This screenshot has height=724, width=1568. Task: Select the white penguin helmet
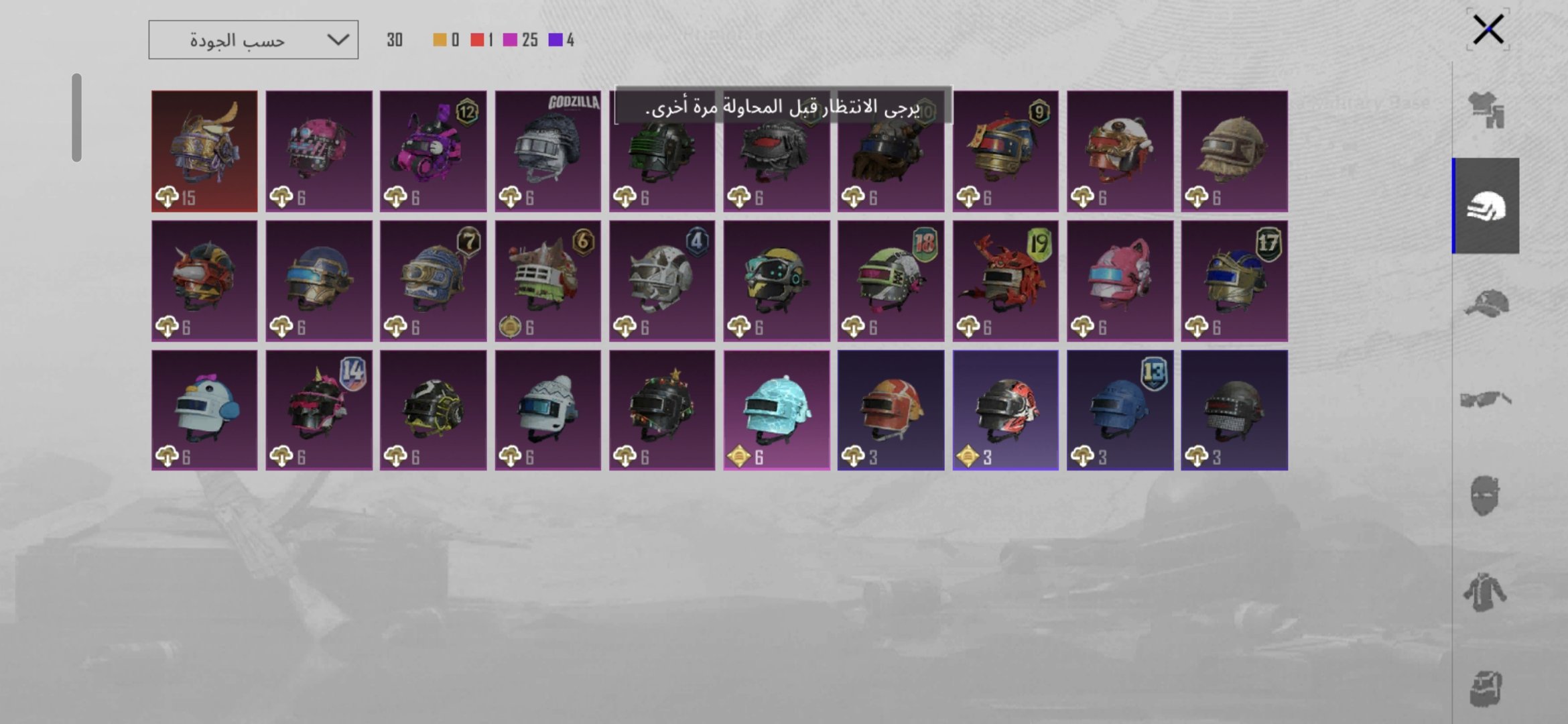coord(204,410)
